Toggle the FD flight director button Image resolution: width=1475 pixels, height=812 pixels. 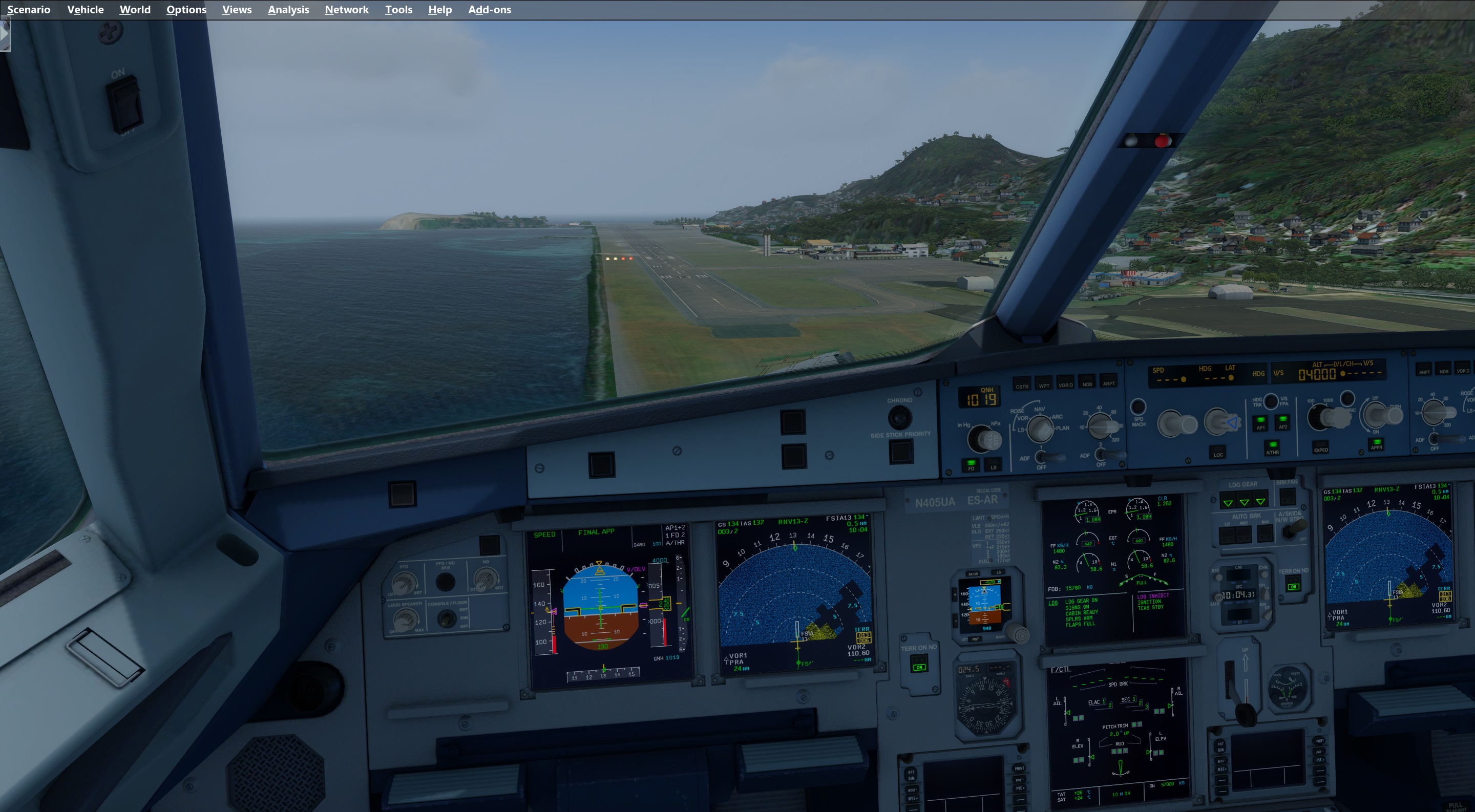971,465
